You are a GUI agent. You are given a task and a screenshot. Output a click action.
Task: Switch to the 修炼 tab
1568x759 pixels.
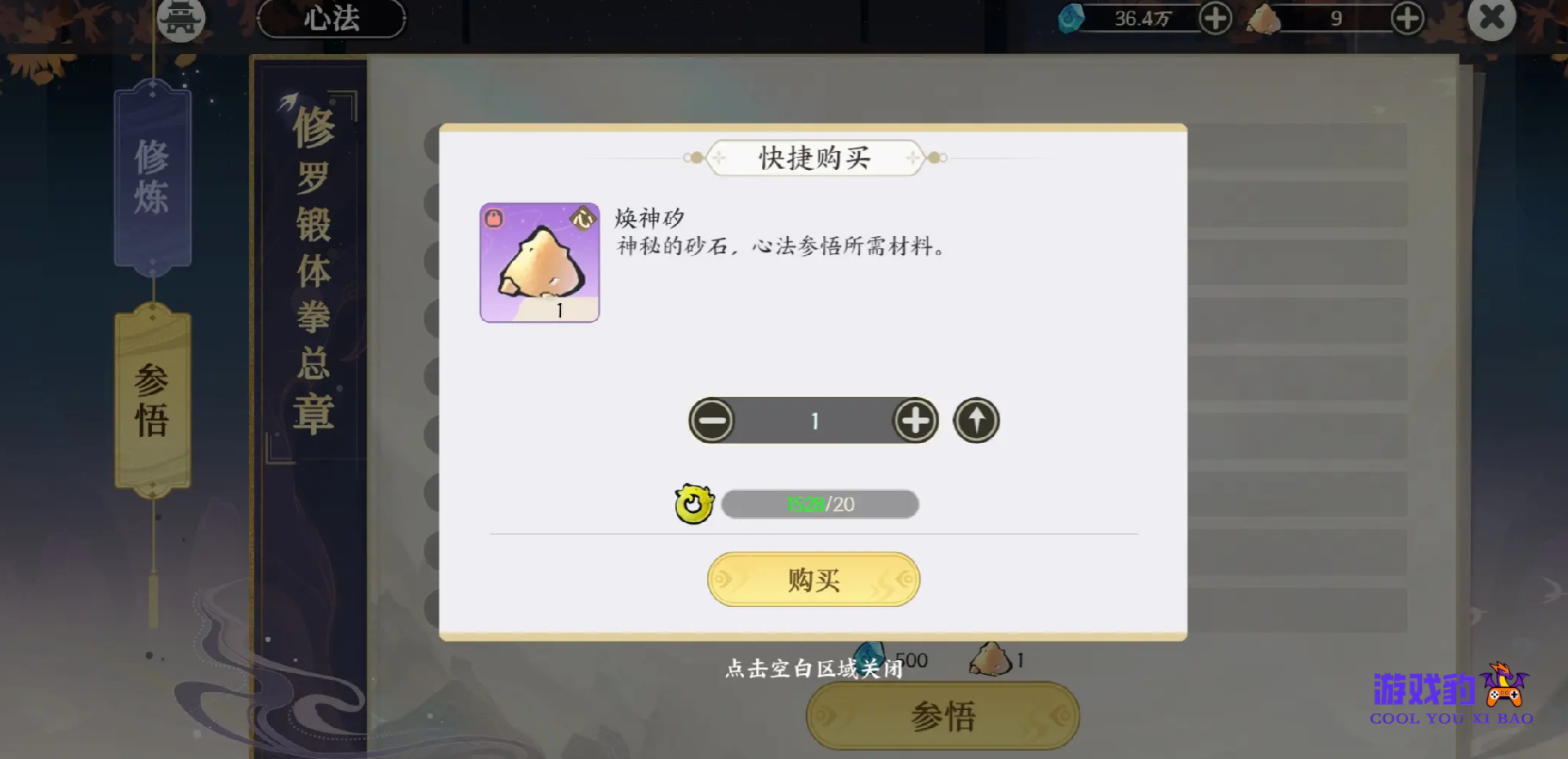click(x=153, y=176)
